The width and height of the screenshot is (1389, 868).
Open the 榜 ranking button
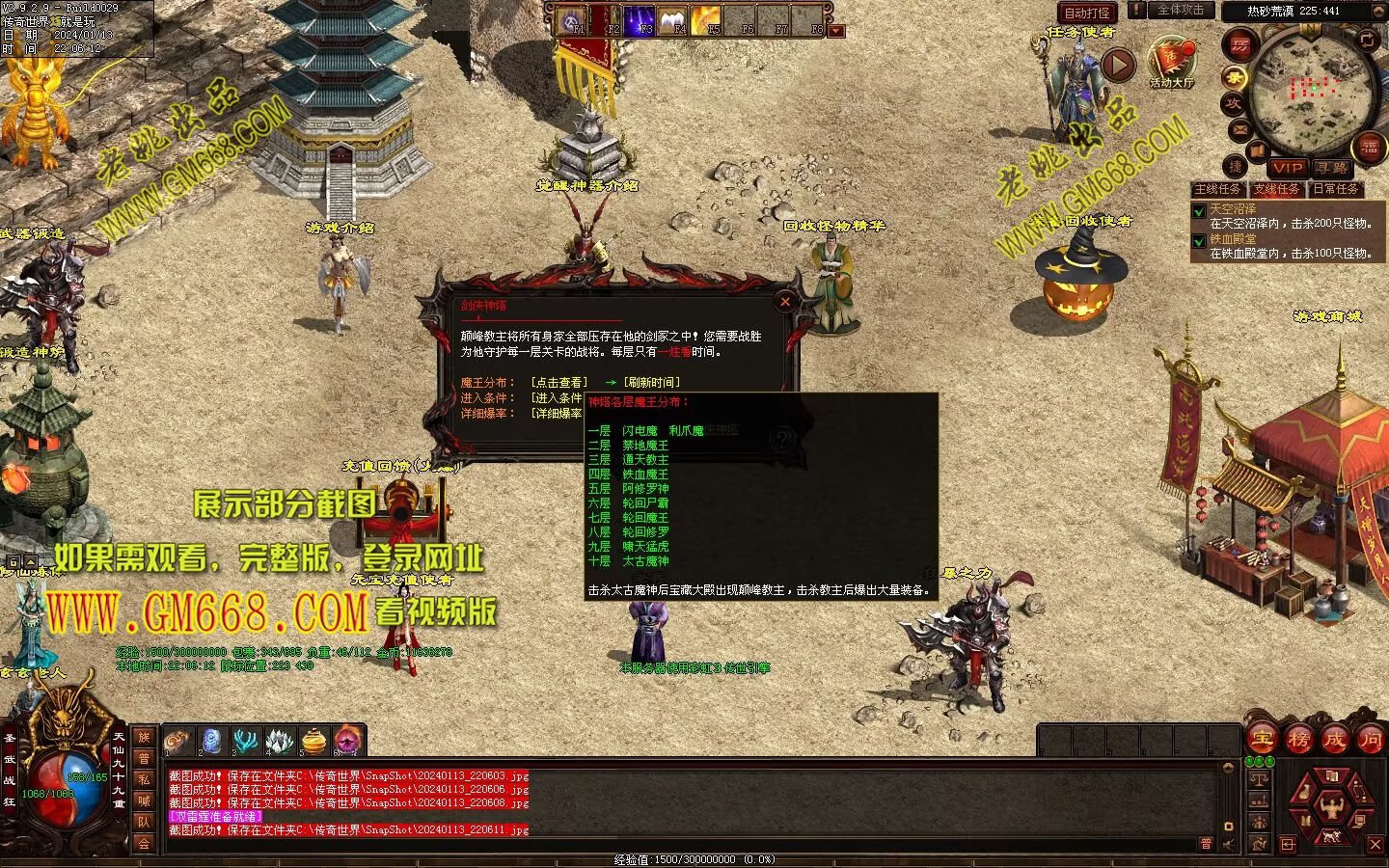[x=1298, y=740]
